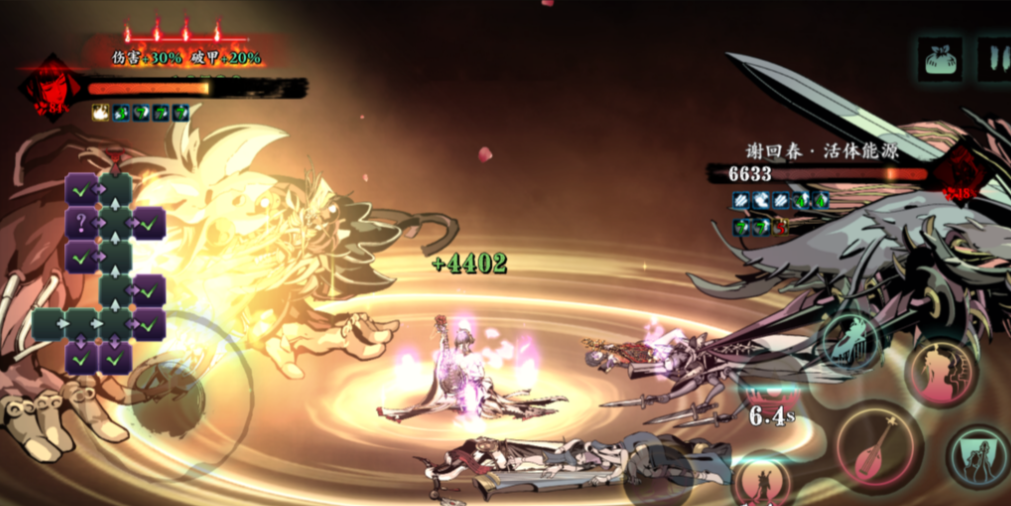Open the bag inventory icon
Viewport: 1011px width, 506px height.
[939, 59]
